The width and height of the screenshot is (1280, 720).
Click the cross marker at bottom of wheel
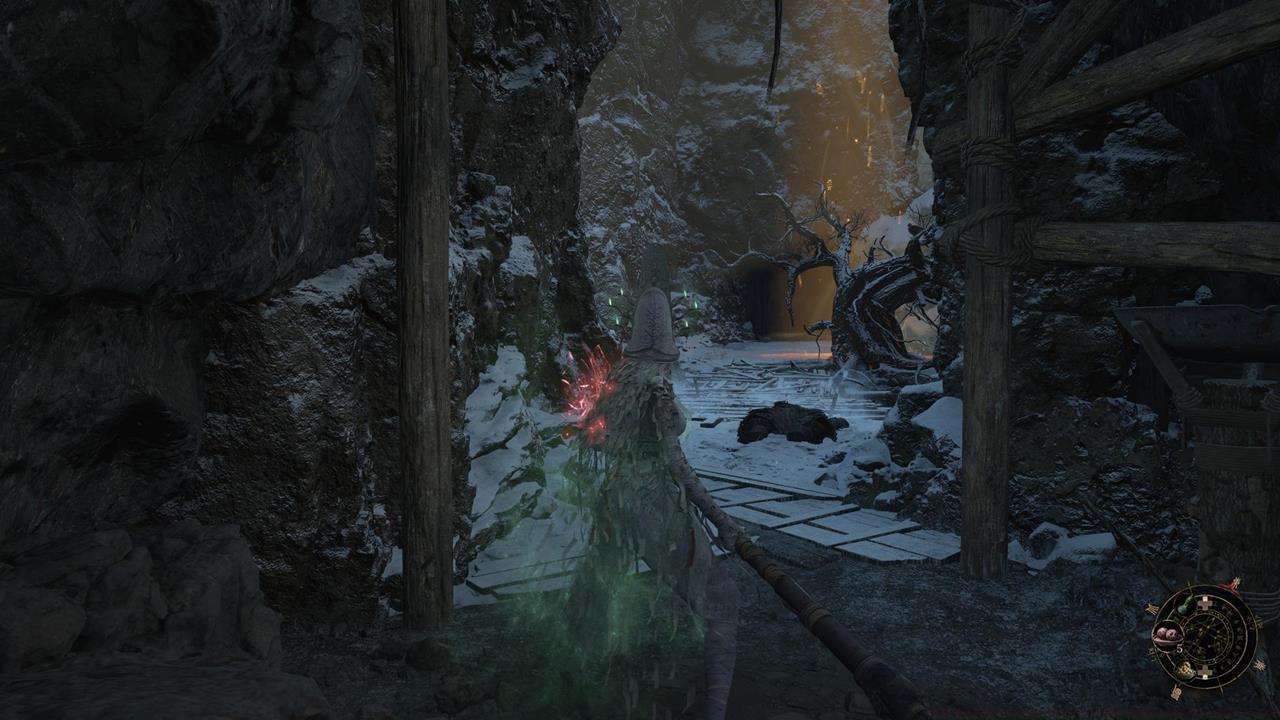point(1204,672)
